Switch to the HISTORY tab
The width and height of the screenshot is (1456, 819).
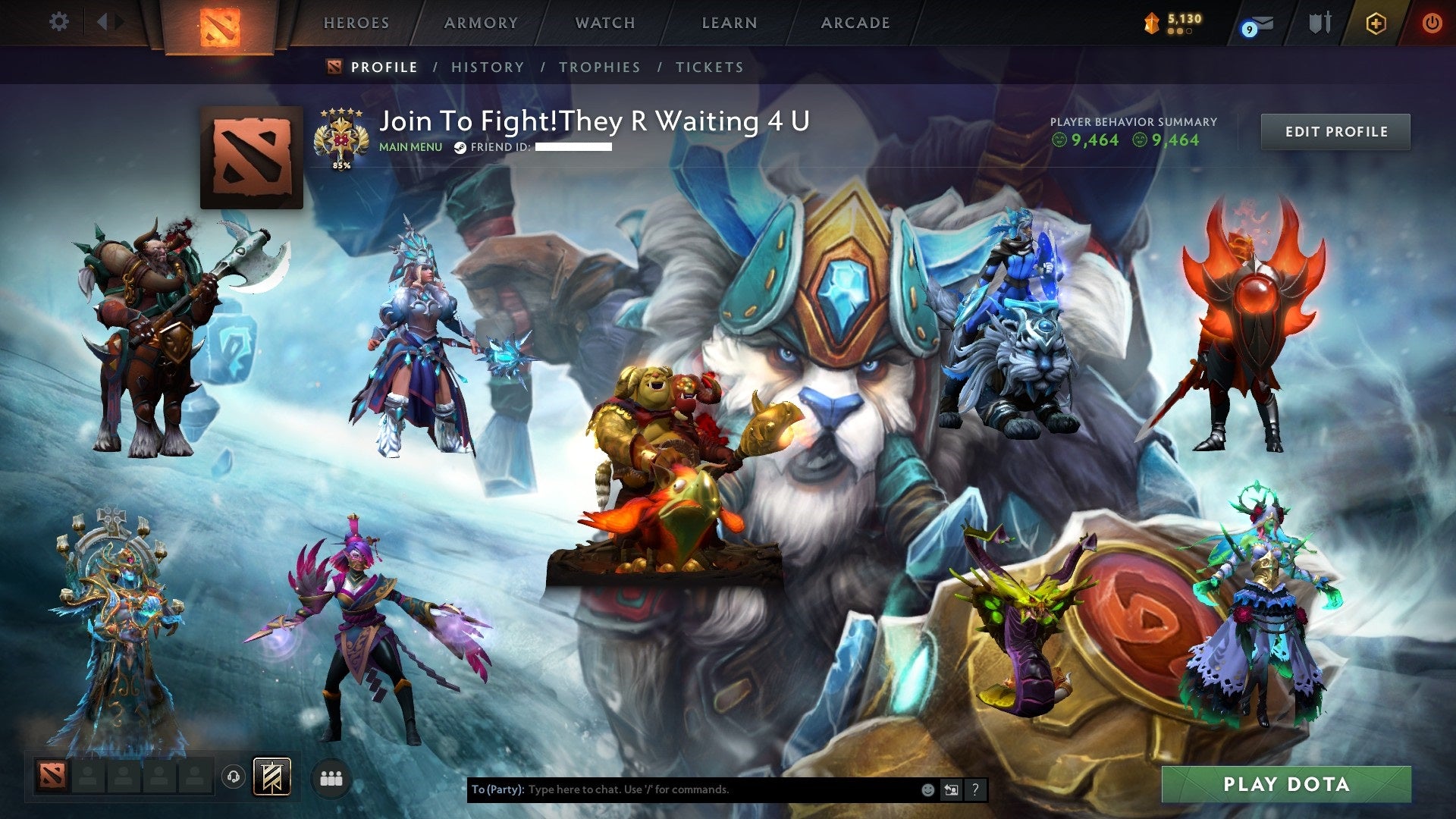(x=488, y=67)
